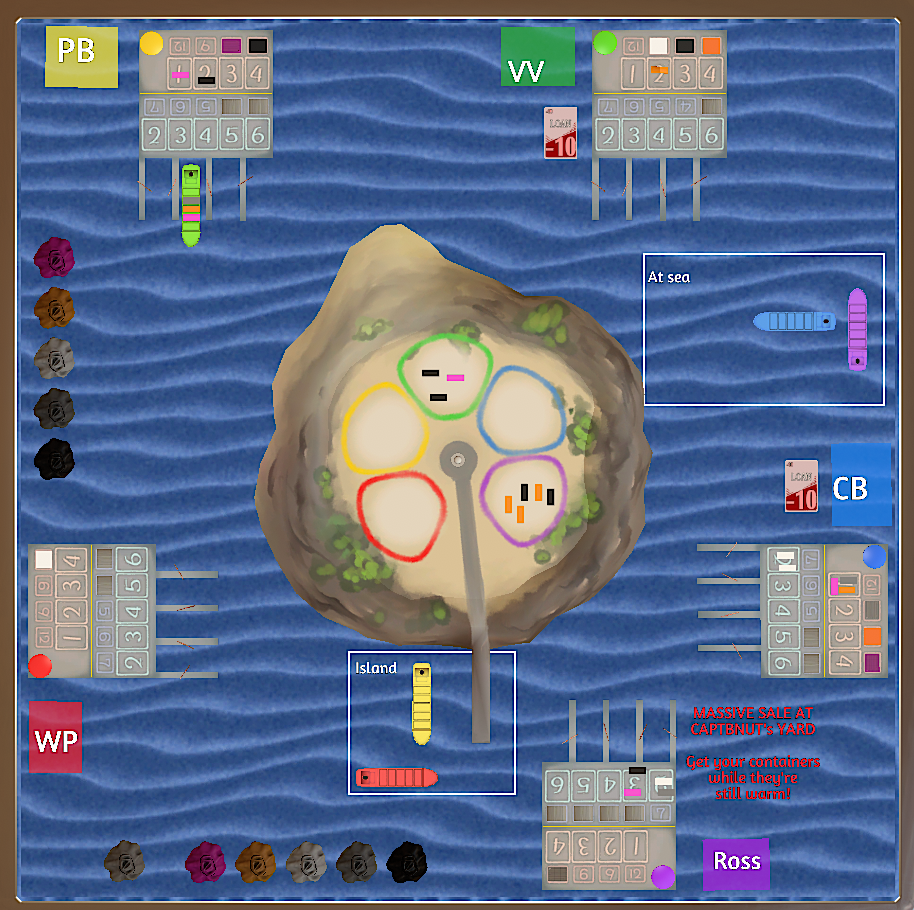Pick the loan card beside CB's tile

(801, 485)
